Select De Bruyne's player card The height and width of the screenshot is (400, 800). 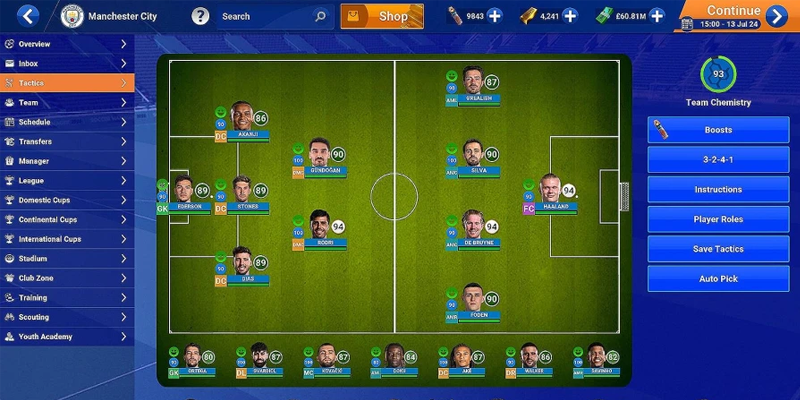click(474, 230)
